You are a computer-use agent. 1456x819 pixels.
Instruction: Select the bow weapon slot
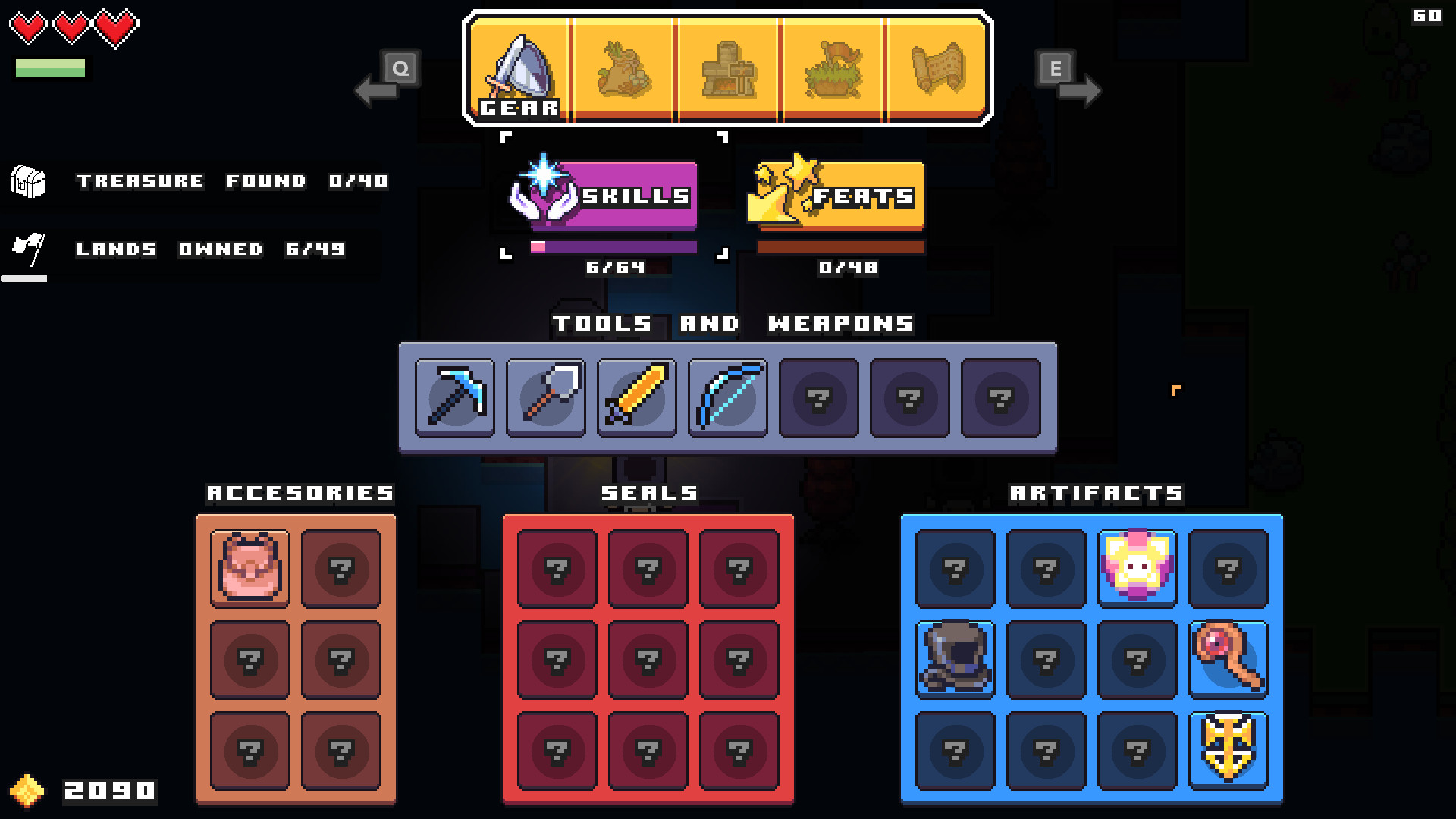(726, 398)
